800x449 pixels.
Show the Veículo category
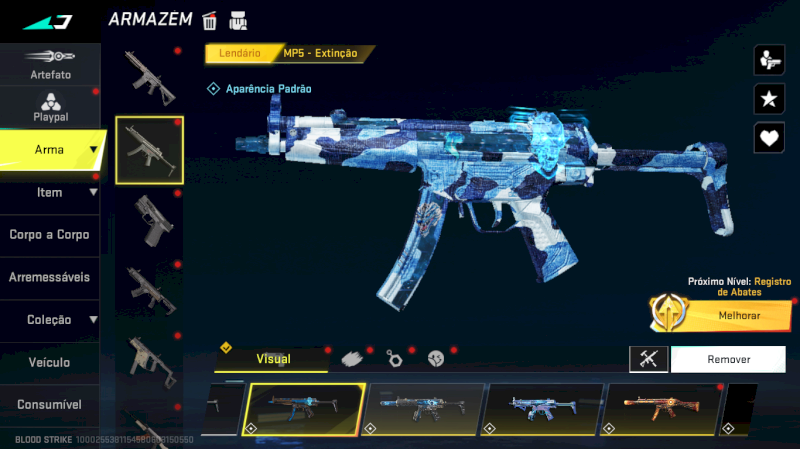50,362
